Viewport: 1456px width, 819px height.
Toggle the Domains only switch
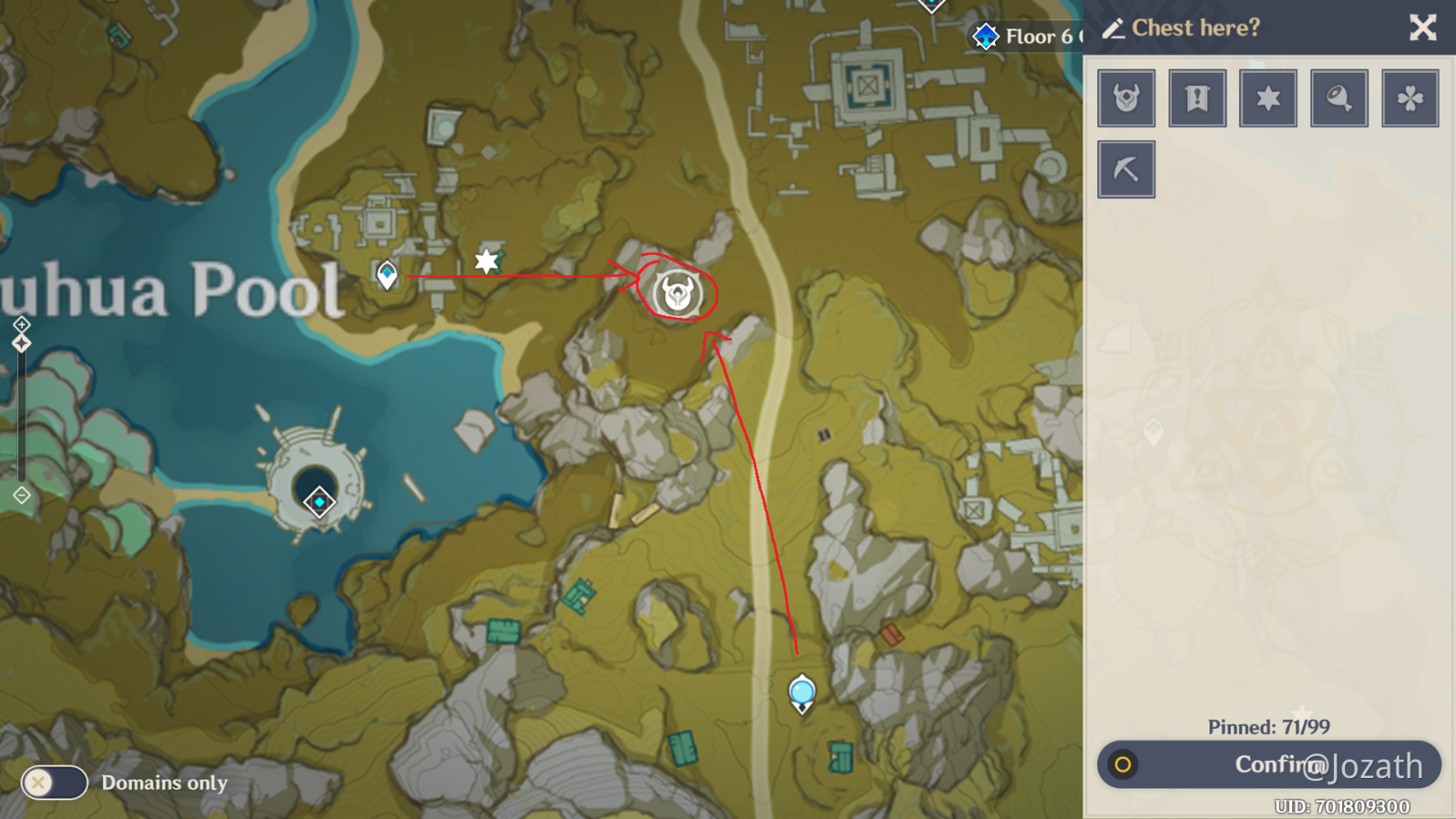54,782
